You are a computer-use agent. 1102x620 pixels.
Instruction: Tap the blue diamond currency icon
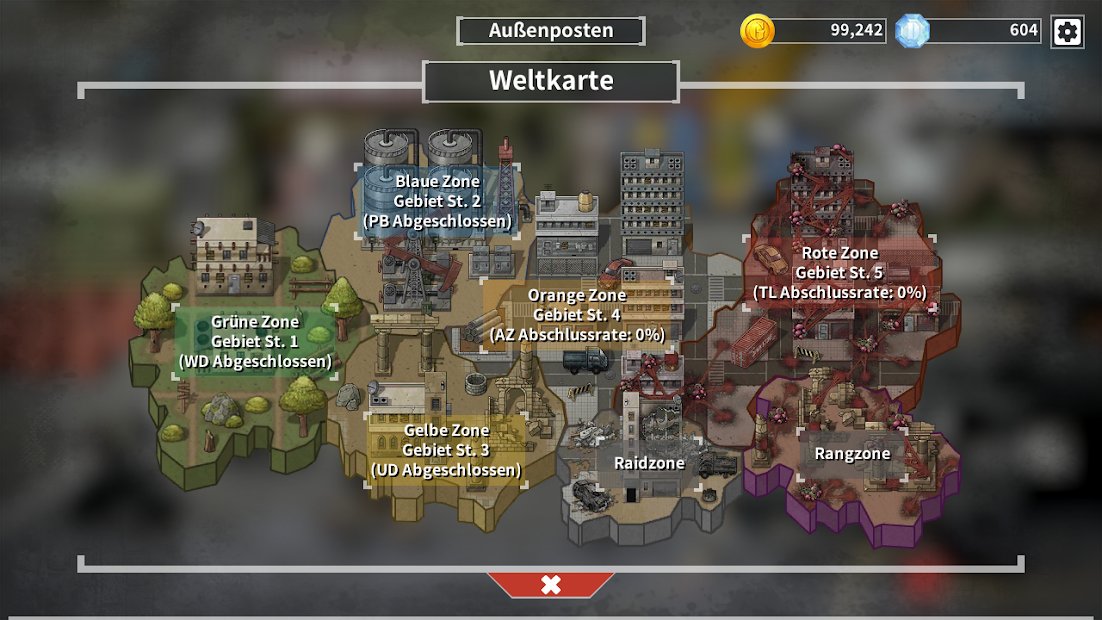click(912, 31)
